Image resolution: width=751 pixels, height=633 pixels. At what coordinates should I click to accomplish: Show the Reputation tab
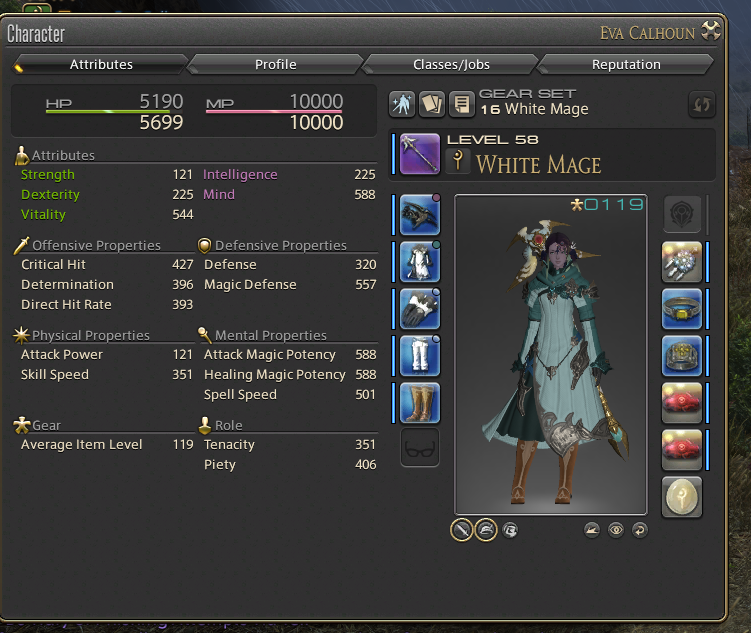click(x=626, y=65)
